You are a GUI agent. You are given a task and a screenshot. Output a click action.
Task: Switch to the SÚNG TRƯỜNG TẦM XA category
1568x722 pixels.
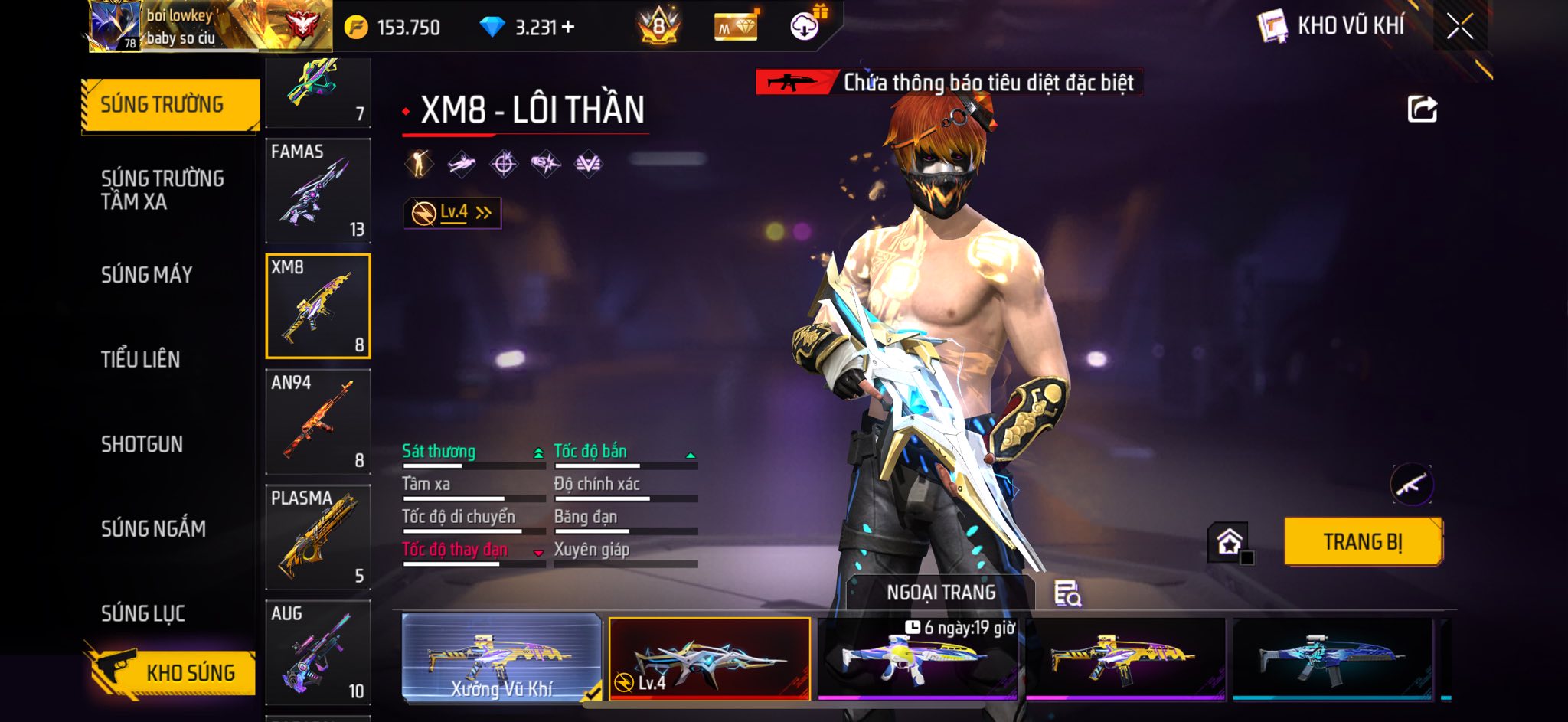[162, 190]
